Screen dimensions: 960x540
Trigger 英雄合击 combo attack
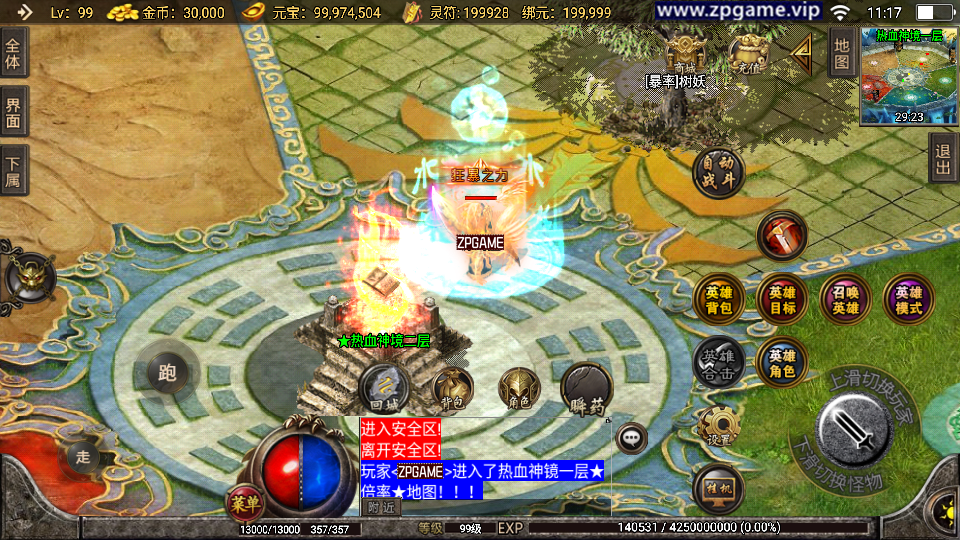pyautogui.click(x=718, y=360)
